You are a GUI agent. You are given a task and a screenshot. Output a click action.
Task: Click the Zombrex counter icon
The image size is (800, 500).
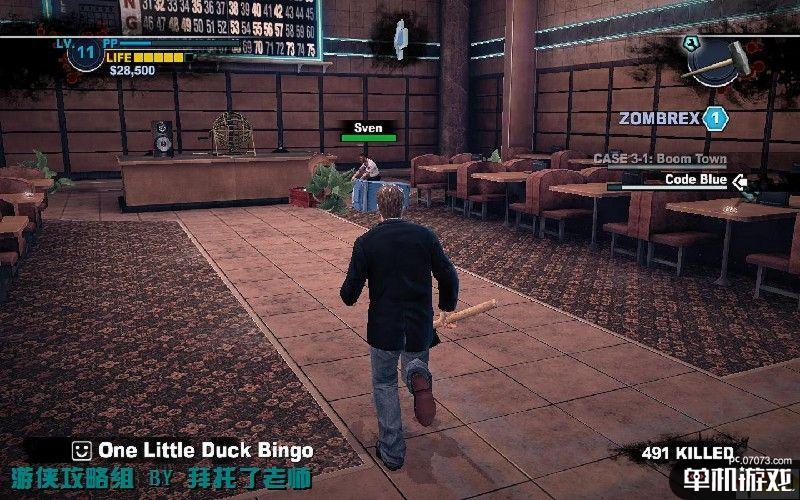714,119
